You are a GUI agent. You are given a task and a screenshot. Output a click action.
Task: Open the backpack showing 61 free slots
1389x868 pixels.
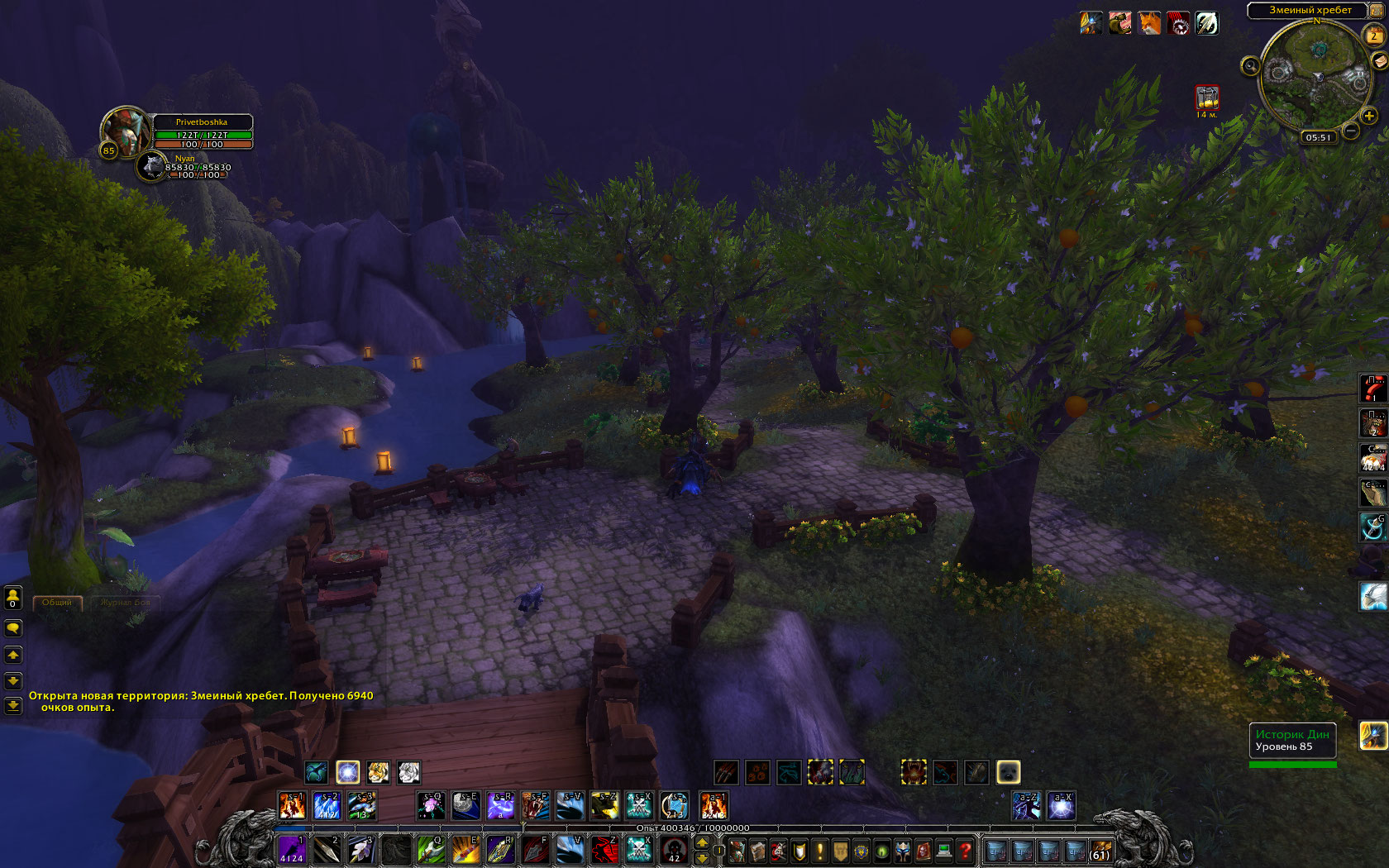point(1100,851)
